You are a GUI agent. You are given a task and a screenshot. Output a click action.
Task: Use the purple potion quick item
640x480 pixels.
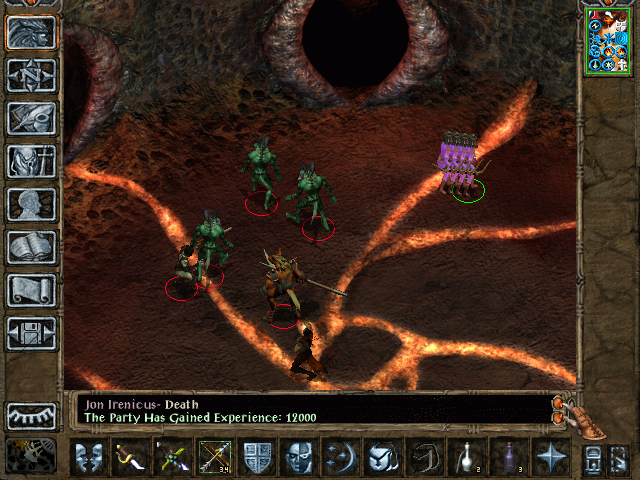tap(509, 459)
